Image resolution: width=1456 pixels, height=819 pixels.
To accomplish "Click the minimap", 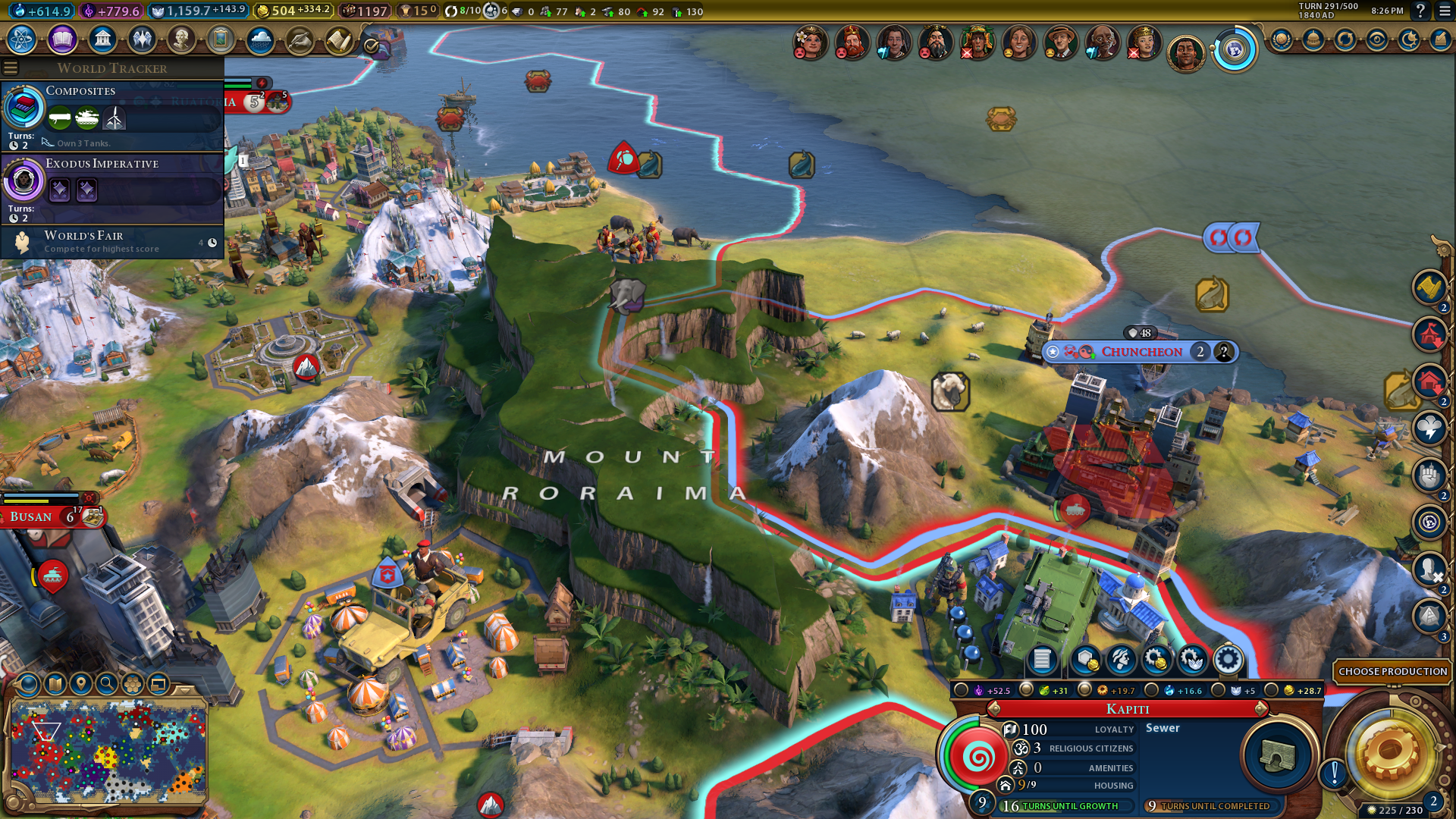I will tap(108, 751).
